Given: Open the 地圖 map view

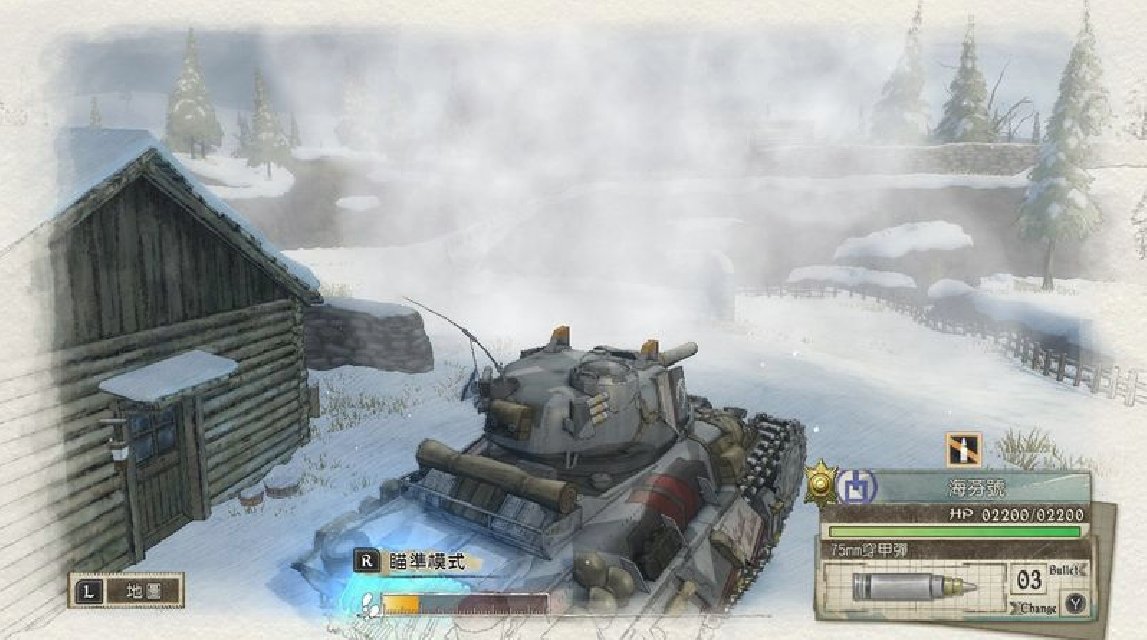Looking at the screenshot, I should [x=126, y=591].
